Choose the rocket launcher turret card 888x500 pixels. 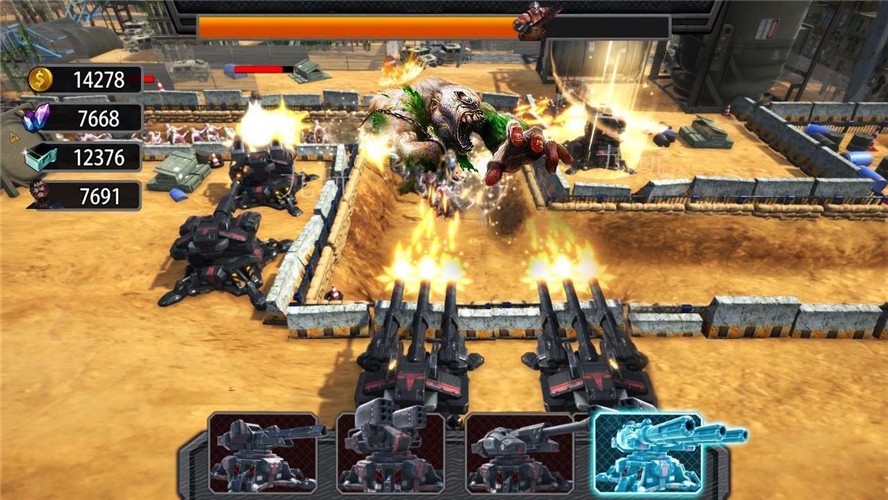coord(390,452)
